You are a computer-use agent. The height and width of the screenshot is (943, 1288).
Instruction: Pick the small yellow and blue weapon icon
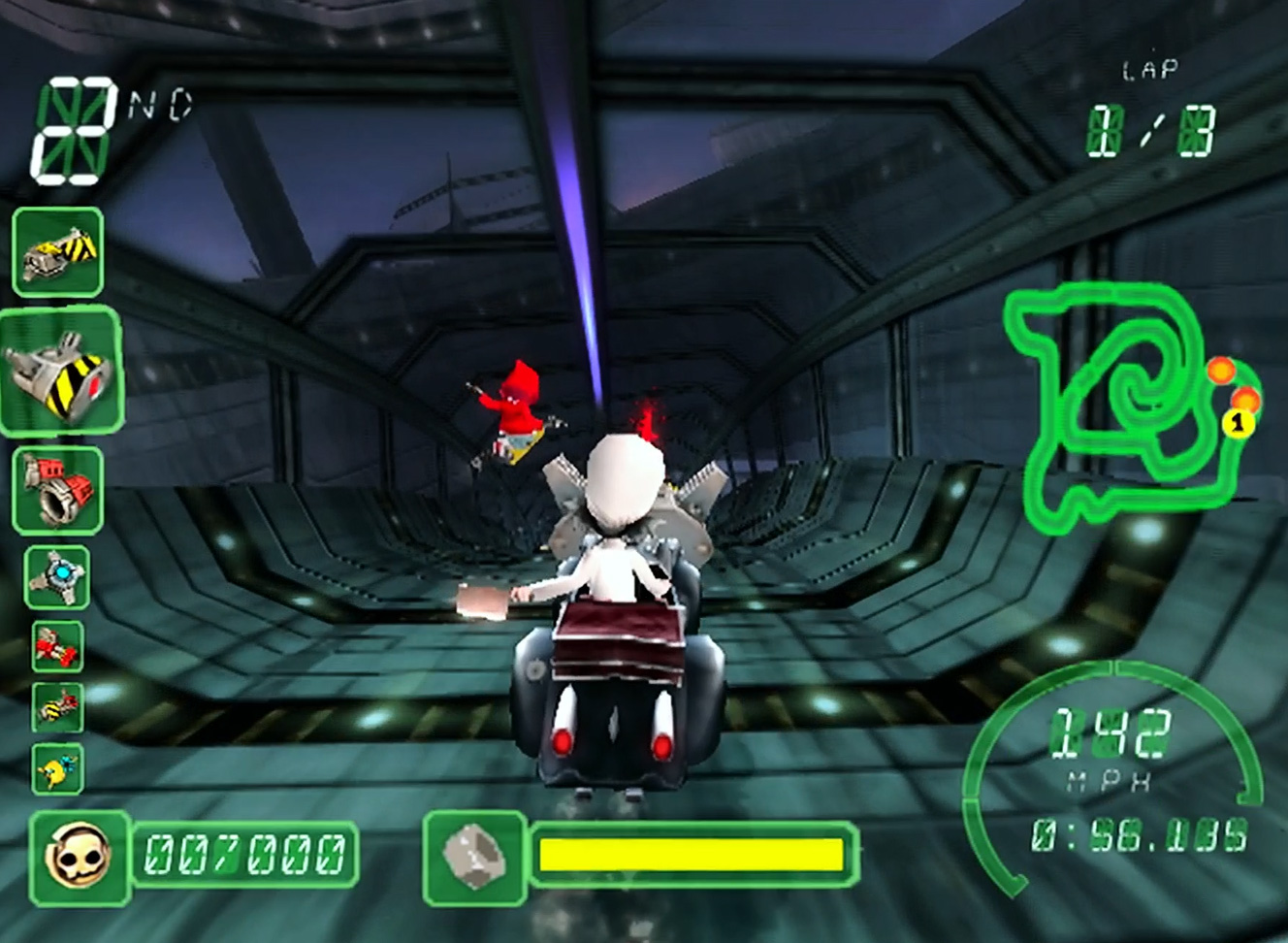pyautogui.click(x=57, y=769)
